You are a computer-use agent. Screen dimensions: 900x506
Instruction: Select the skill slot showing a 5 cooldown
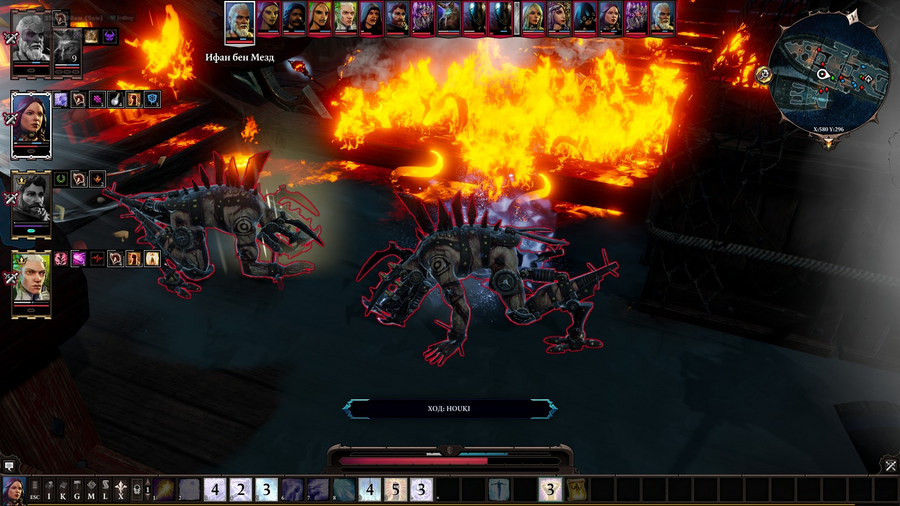click(396, 490)
